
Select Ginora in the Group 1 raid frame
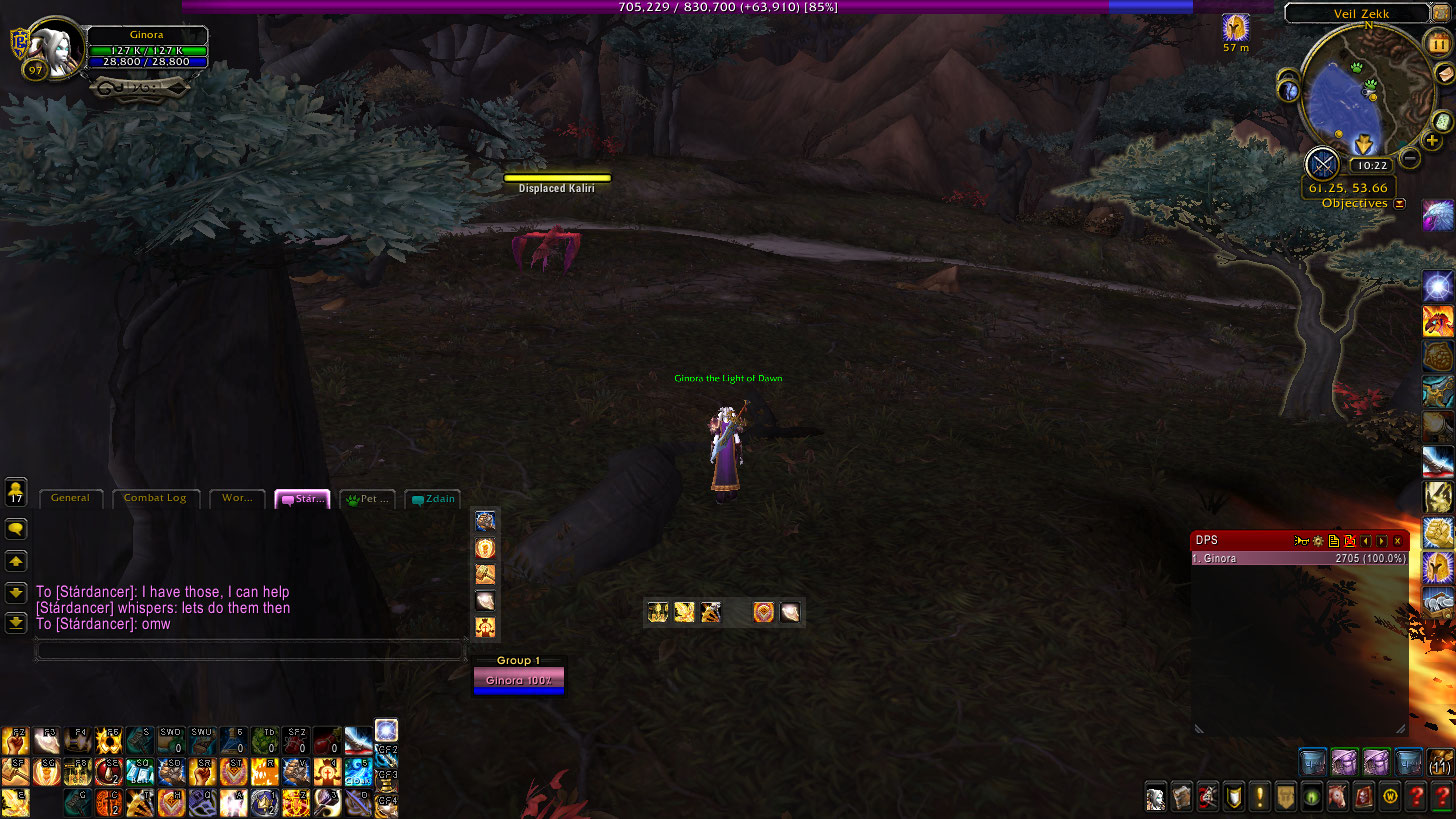pos(518,681)
